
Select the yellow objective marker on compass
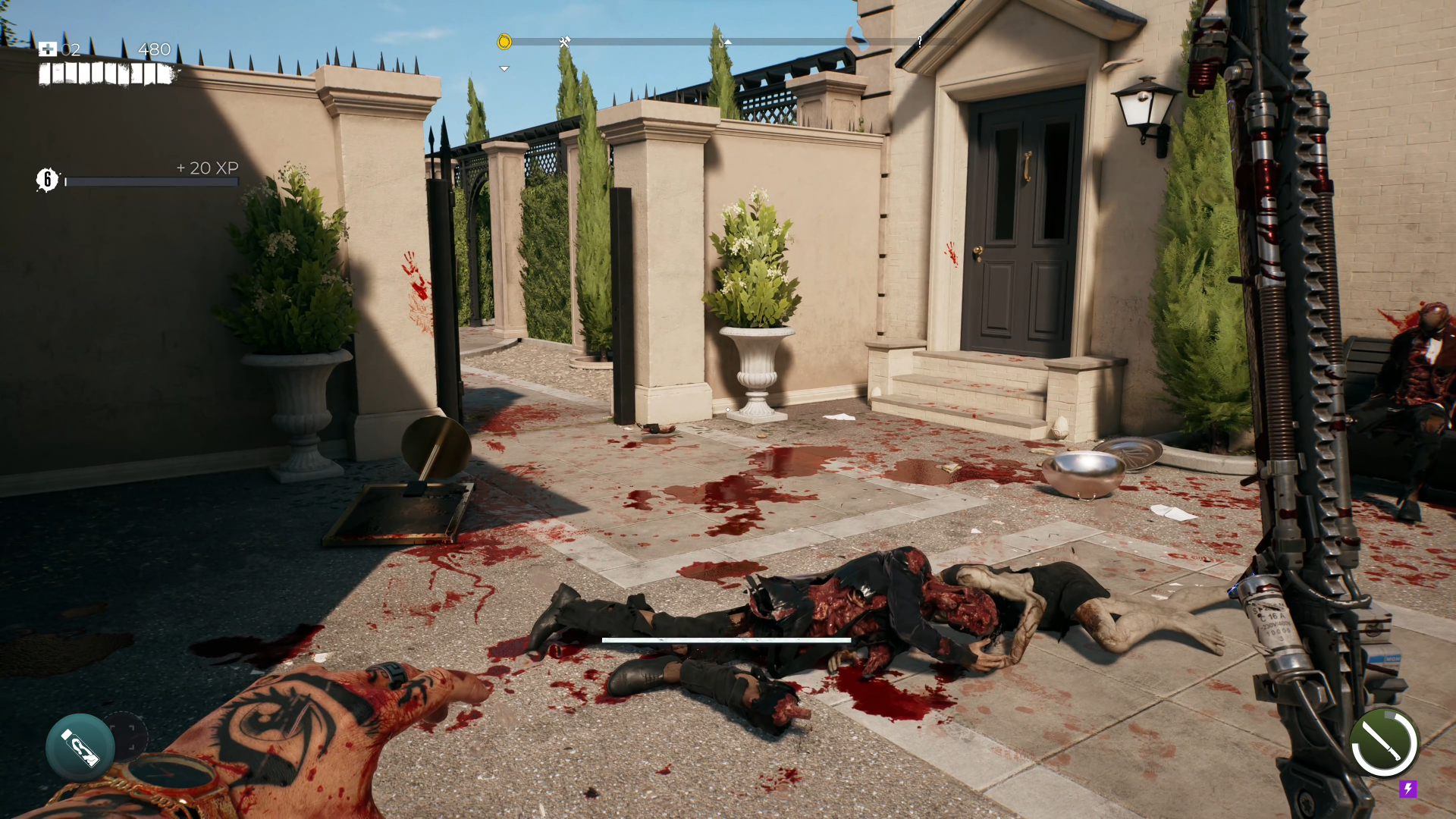coord(504,42)
